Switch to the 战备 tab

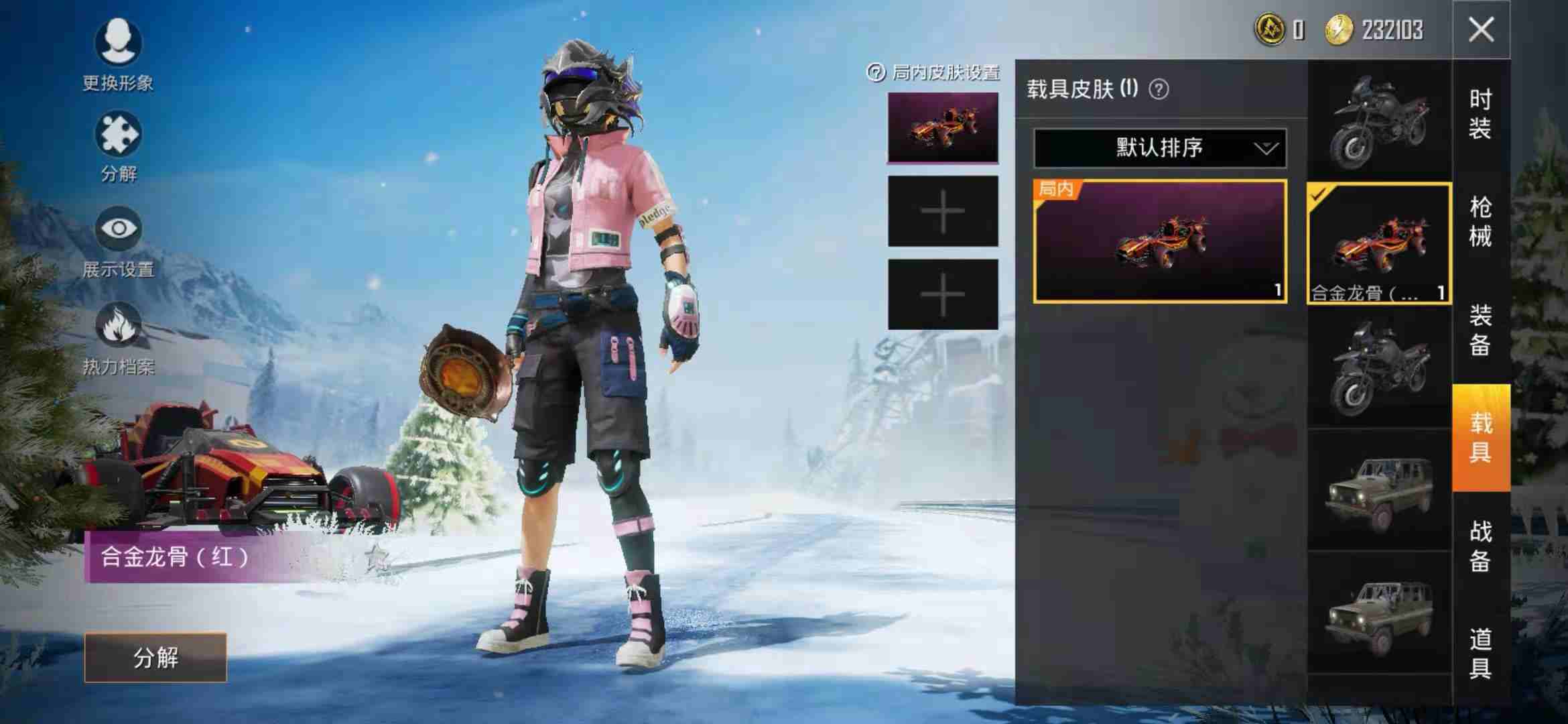pos(1481,546)
